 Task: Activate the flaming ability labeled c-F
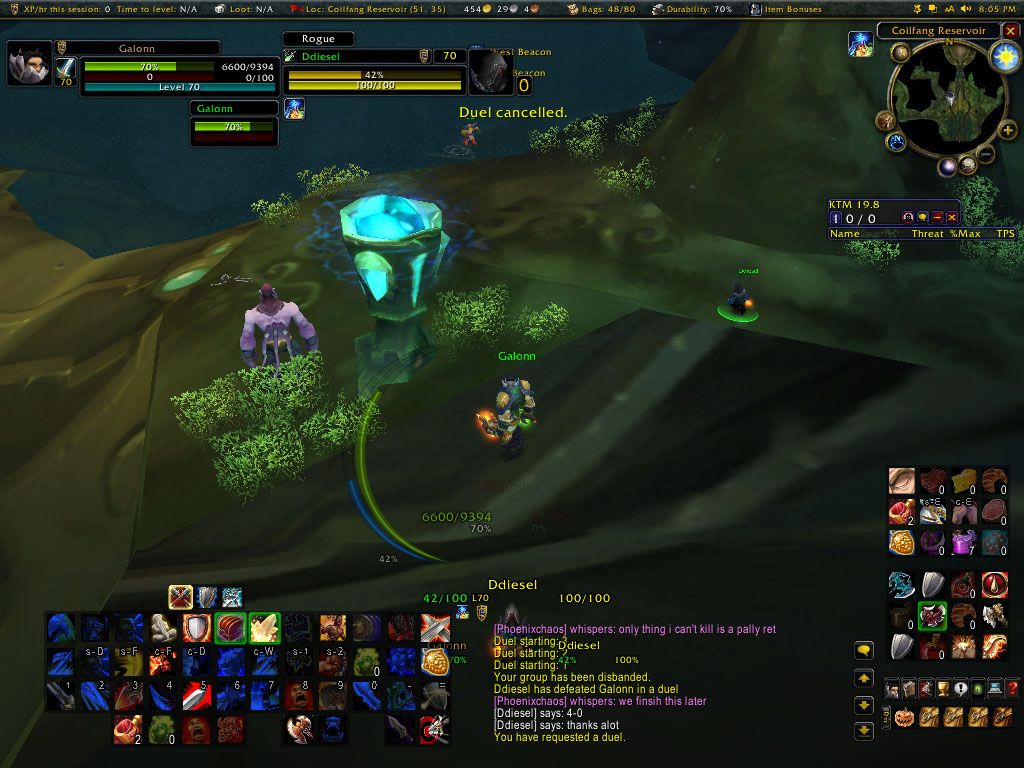pyautogui.click(x=162, y=661)
